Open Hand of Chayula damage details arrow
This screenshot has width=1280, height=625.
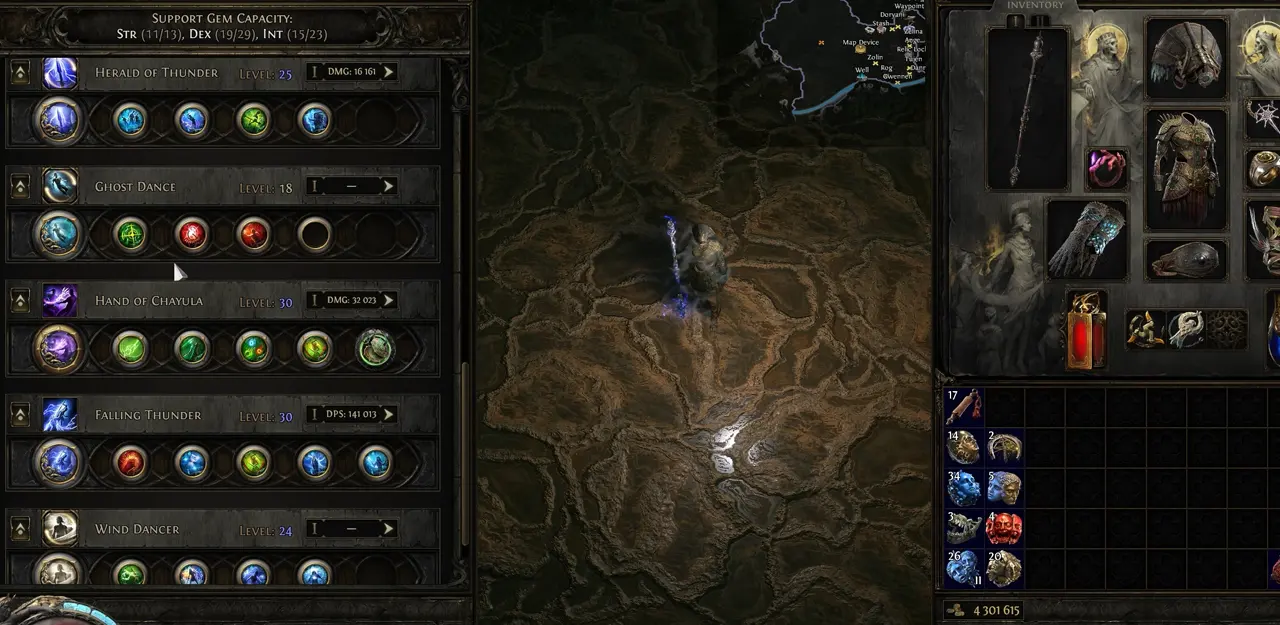[388, 300]
